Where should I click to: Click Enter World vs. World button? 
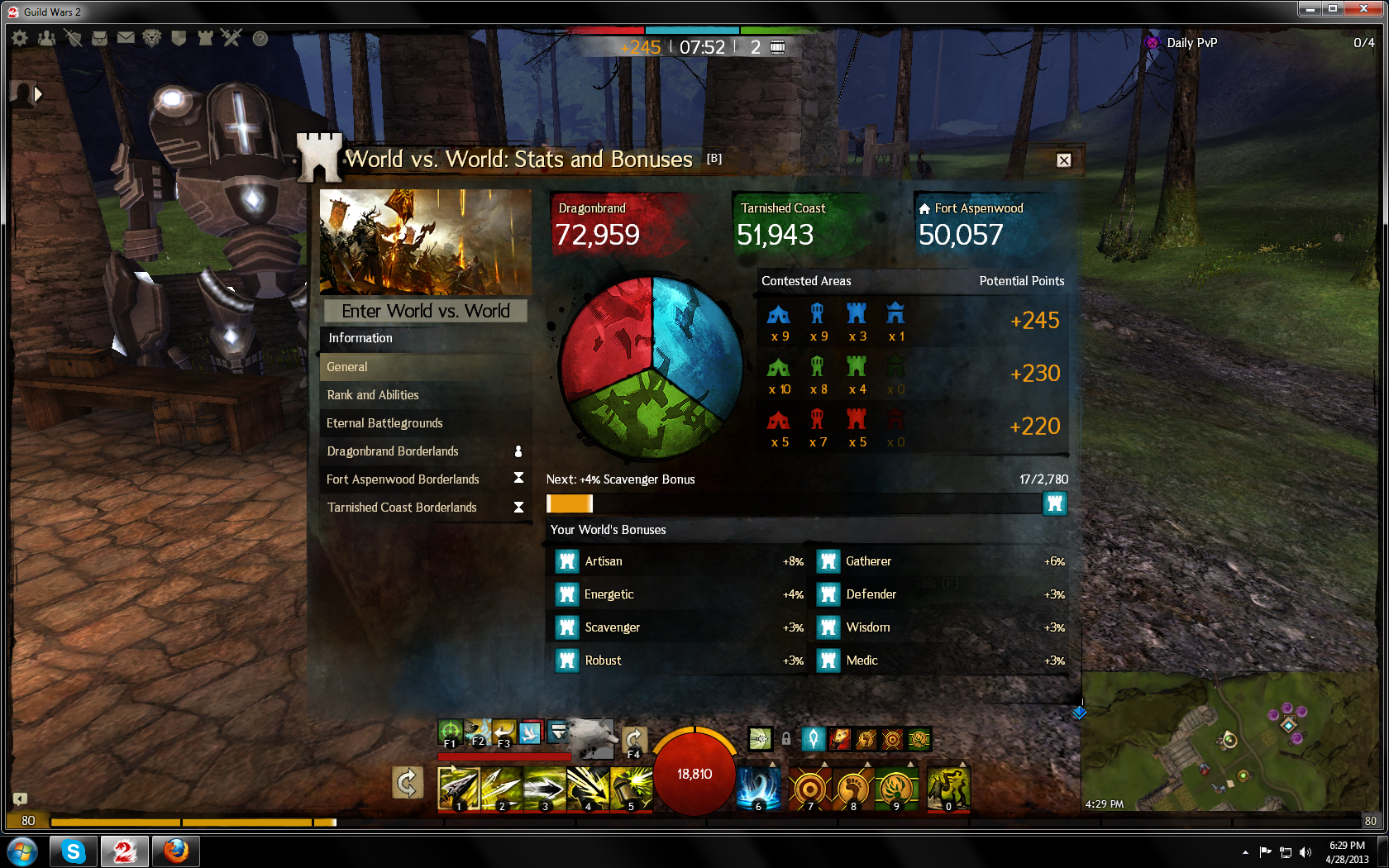point(426,311)
